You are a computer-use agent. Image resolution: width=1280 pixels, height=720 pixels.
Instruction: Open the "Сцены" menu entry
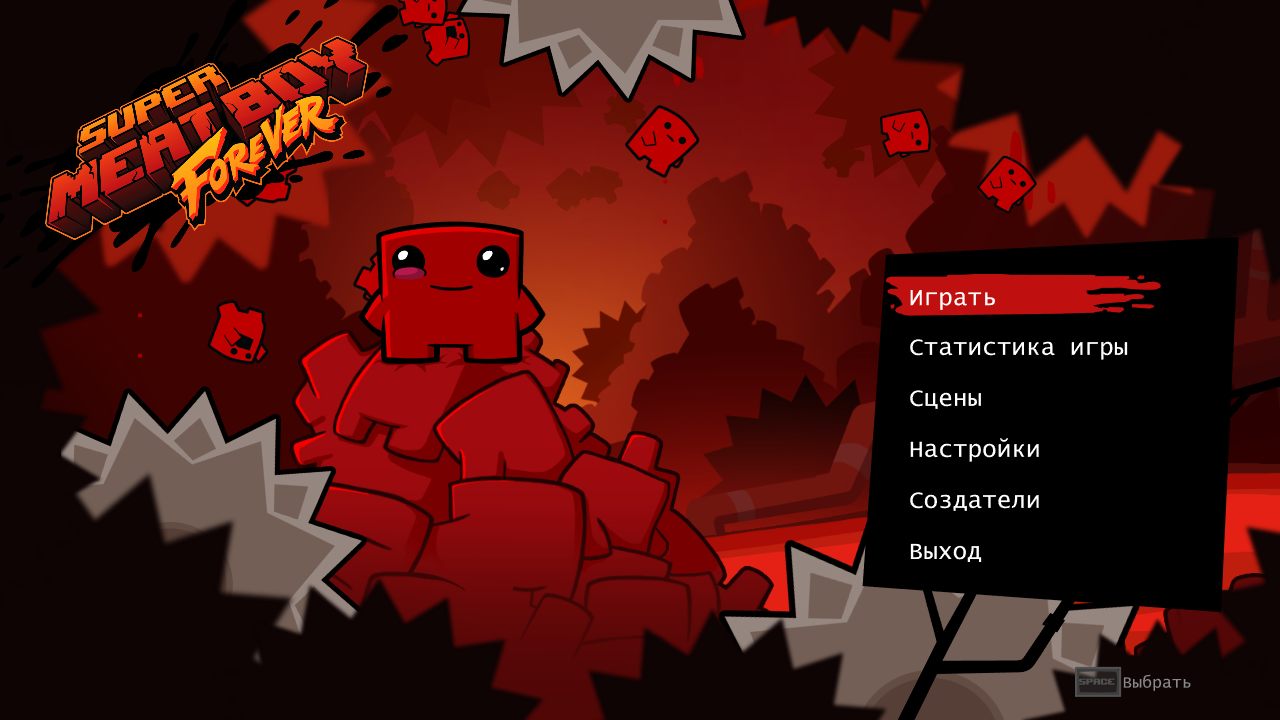[x=945, y=397]
